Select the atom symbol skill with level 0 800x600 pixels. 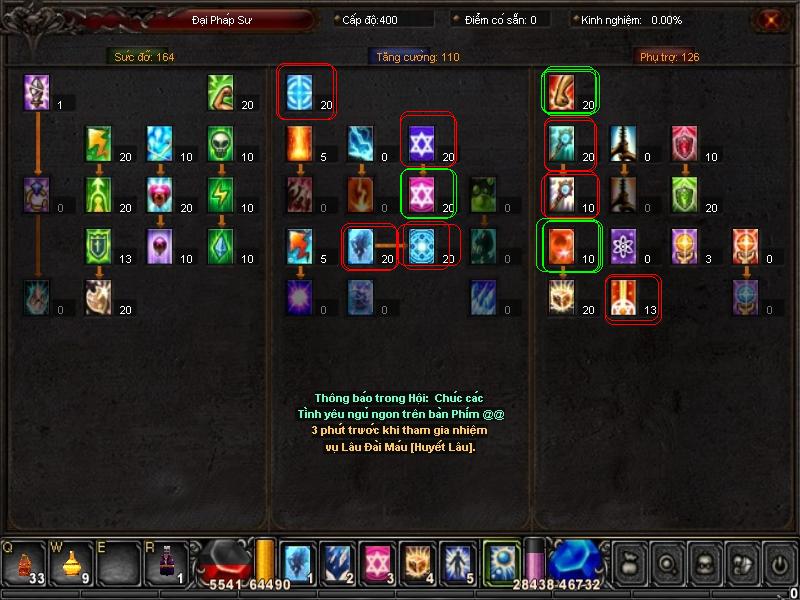[623, 244]
